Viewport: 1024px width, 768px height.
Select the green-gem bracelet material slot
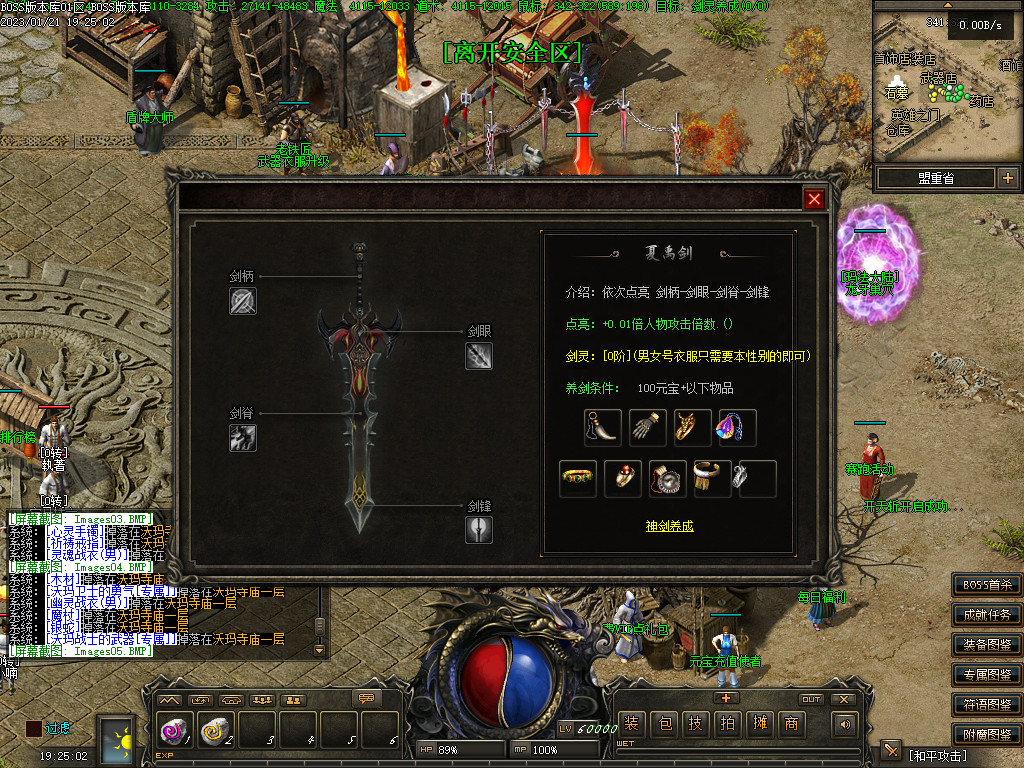578,479
